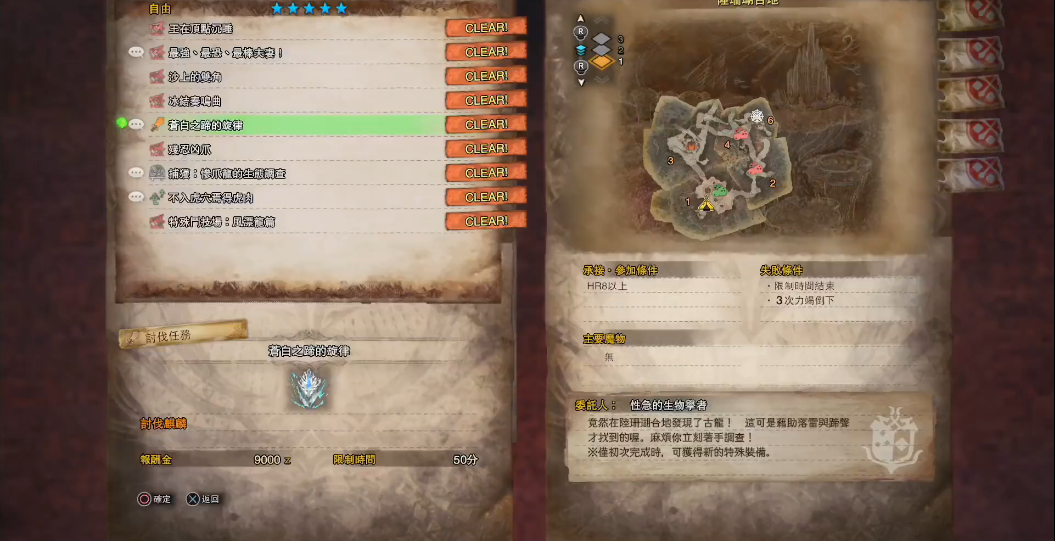Image resolution: width=1055 pixels, height=541 pixels.
Task: Switch the map to layer 2
Action: (601, 50)
